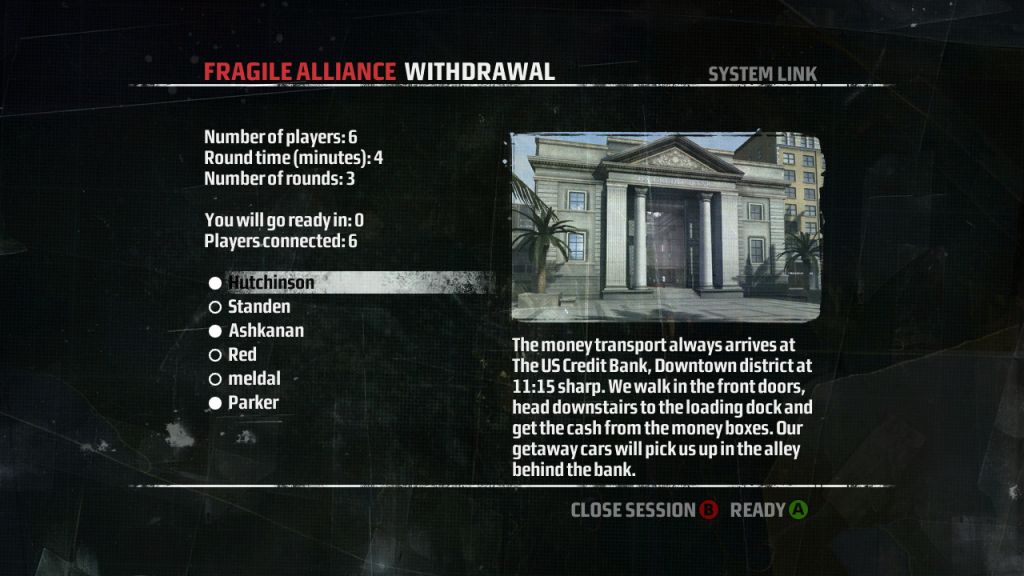Mark yourself as Ready
The width and height of the screenshot is (1024, 576).
768,510
